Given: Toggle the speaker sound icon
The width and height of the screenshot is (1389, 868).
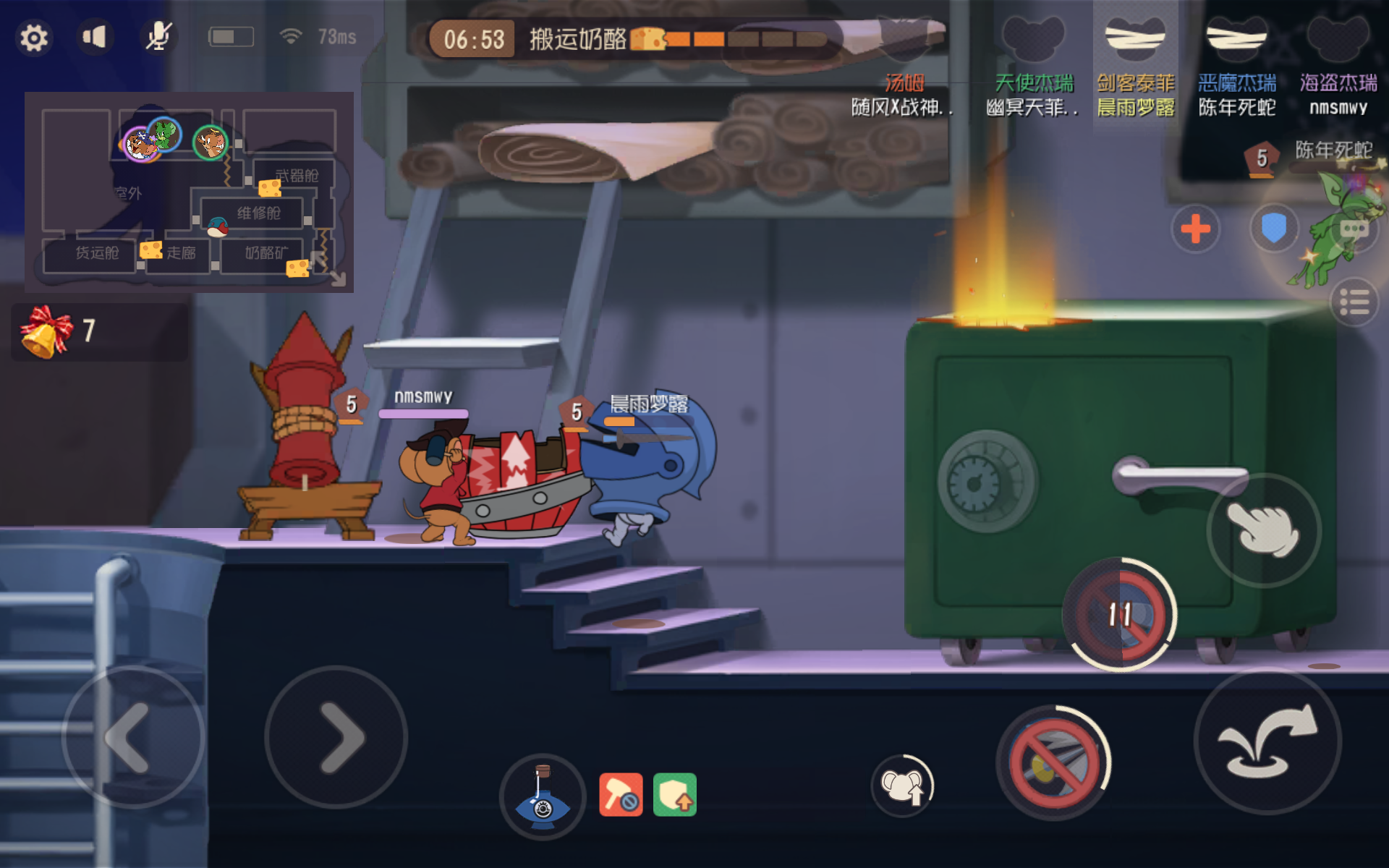Looking at the screenshot, I should tap(94, 36).
